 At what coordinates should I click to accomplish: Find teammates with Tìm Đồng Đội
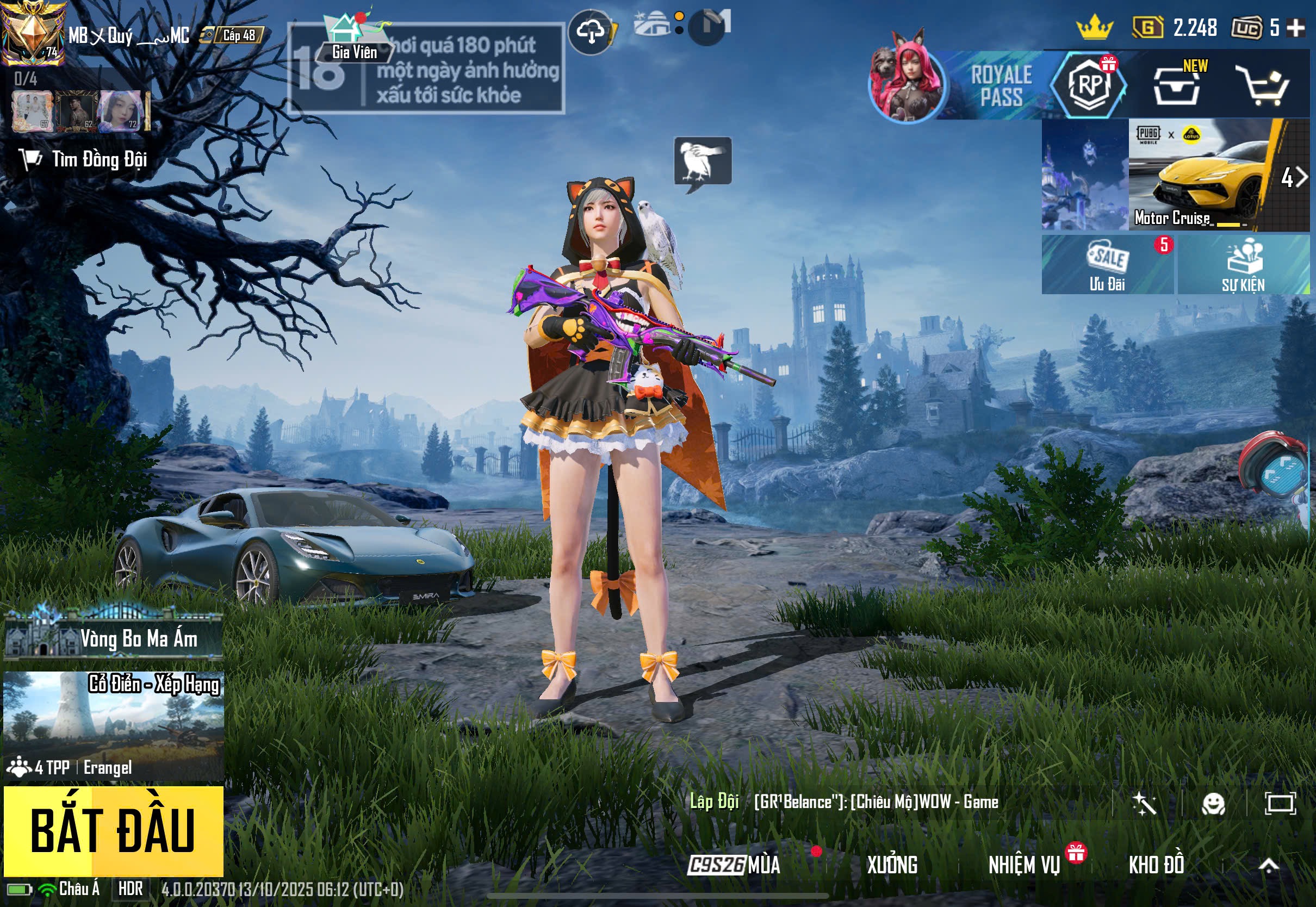(84, 159)
